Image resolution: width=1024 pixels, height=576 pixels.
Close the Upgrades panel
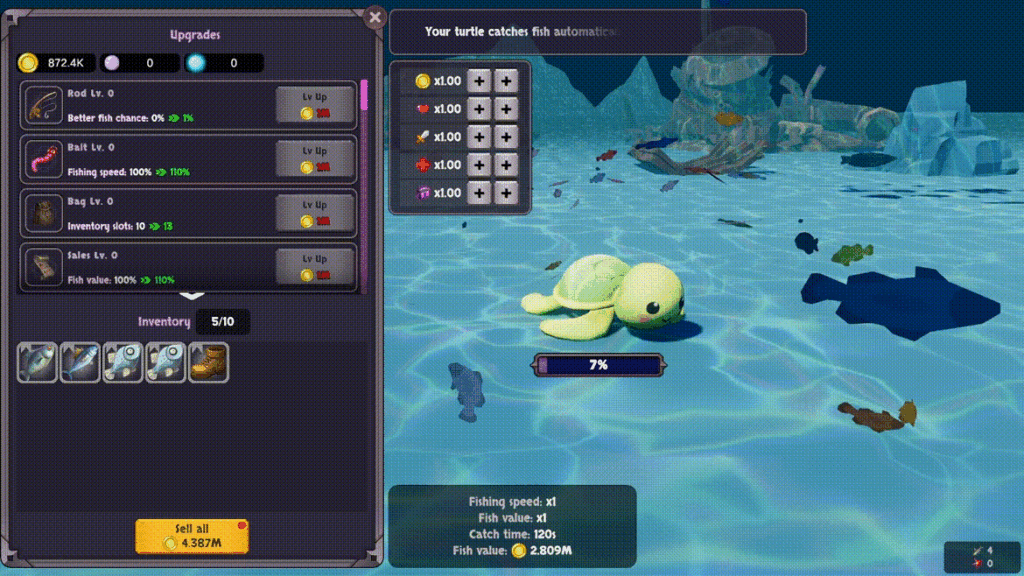(x=375, y=17)
